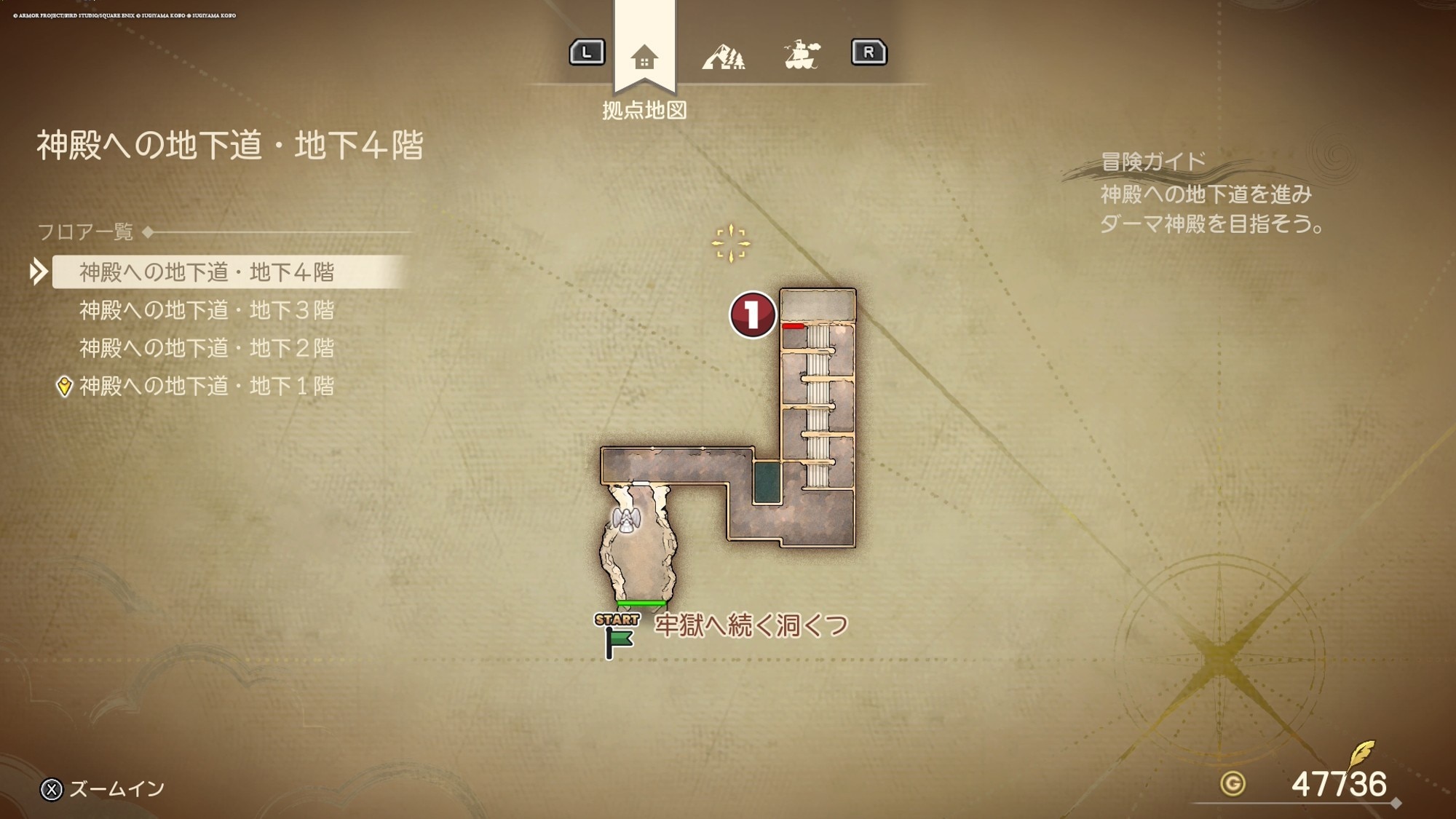
Task: Select the START green flag marker
Action: [x=618, y=636]
